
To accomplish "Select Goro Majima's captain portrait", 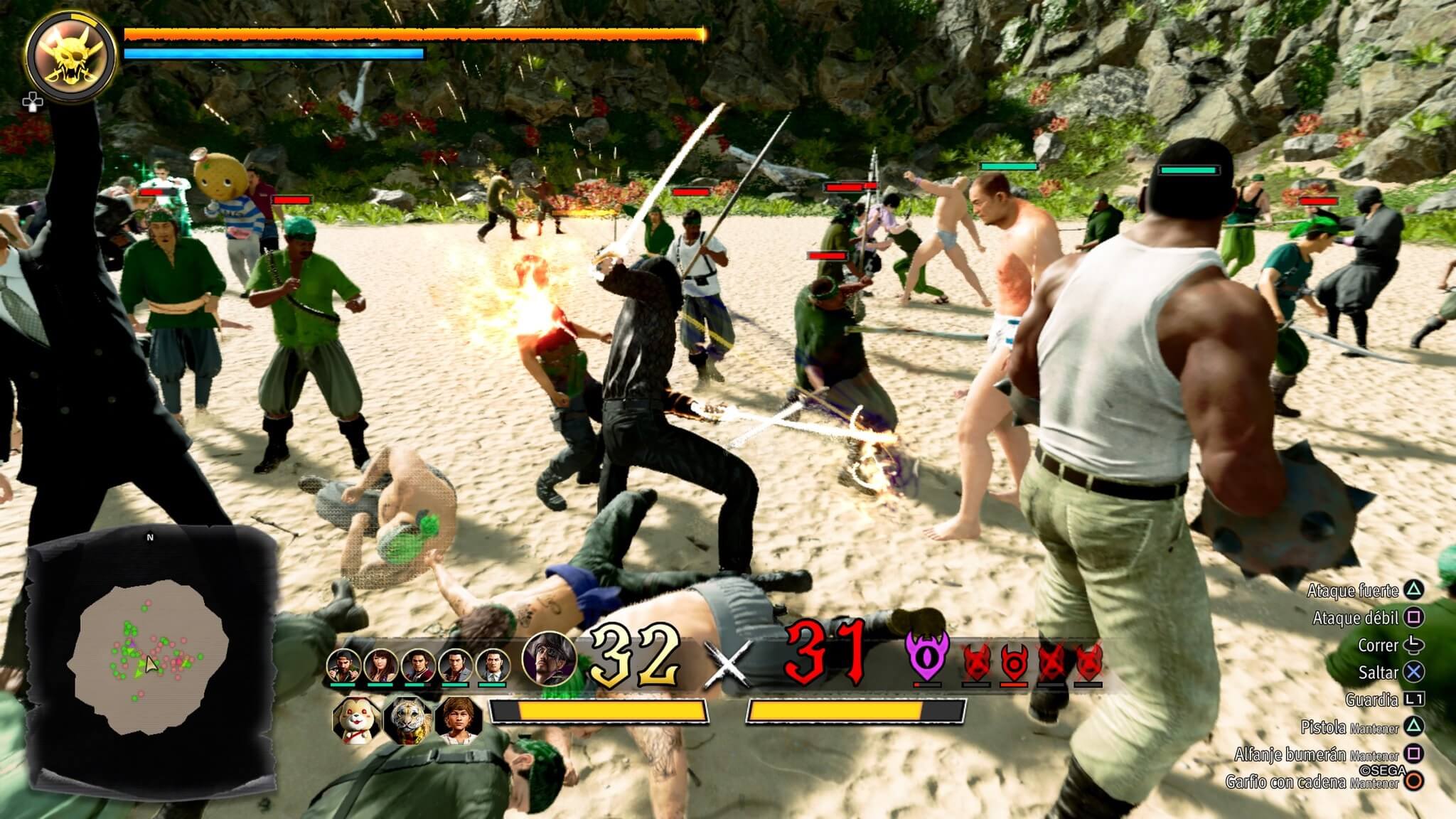I will coord(549,659).
